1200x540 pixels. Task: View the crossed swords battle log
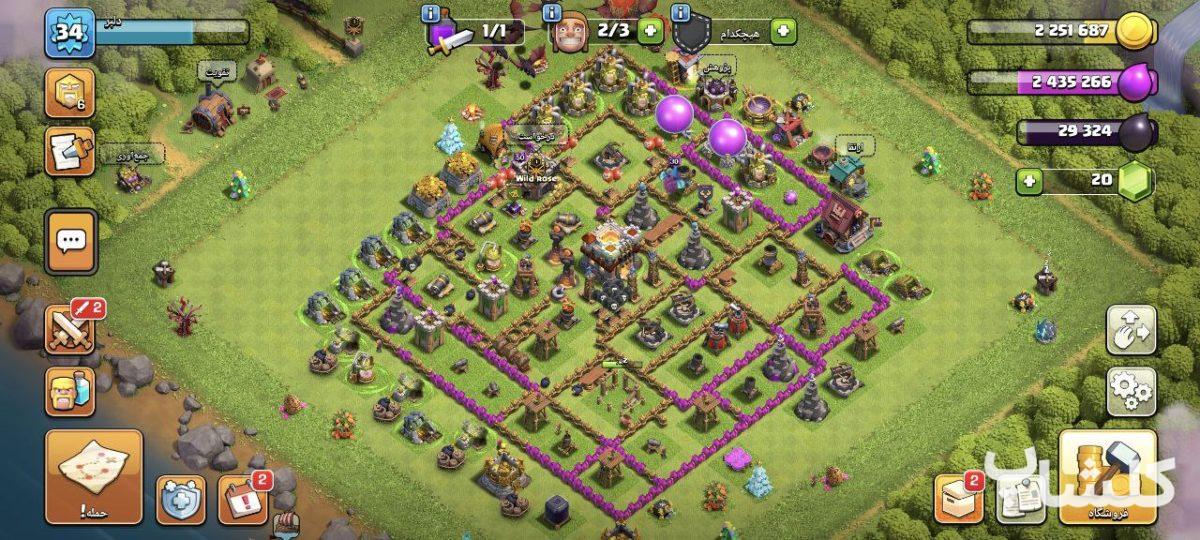pos(71,330)
